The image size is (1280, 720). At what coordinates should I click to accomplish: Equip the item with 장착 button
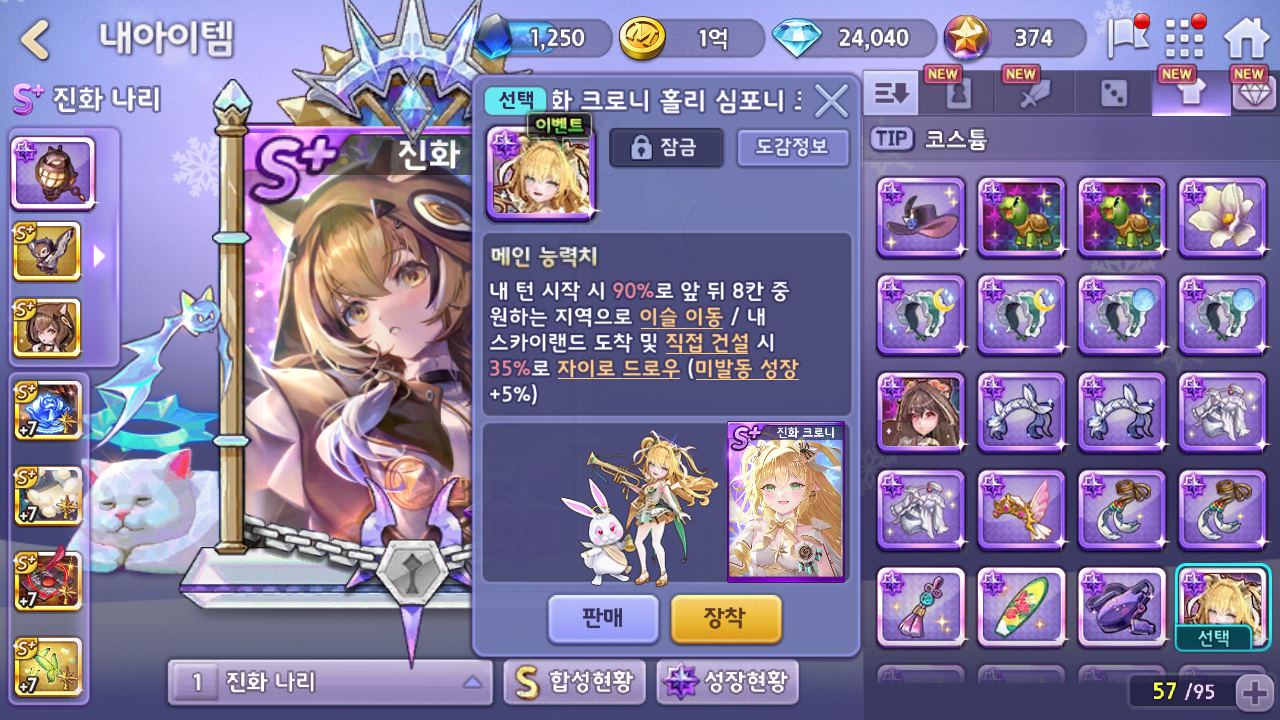click(x=725, y=618)
